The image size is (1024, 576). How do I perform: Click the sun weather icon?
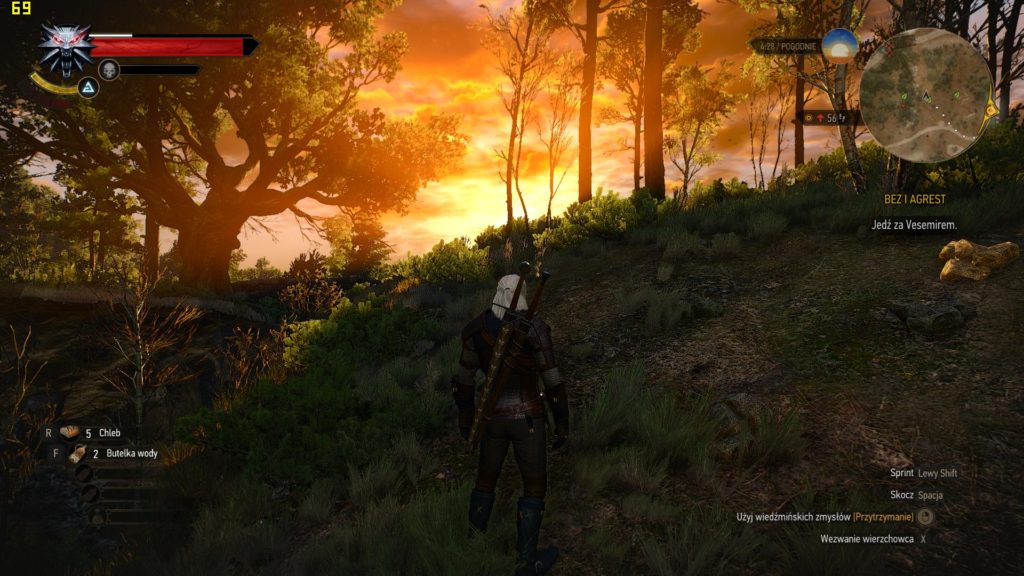click(840, 45)
